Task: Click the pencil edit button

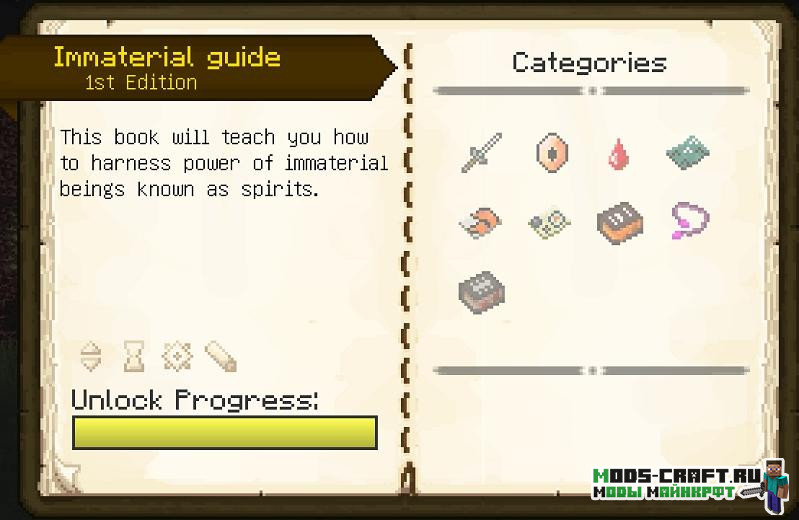Action: [x=219, y=355]
